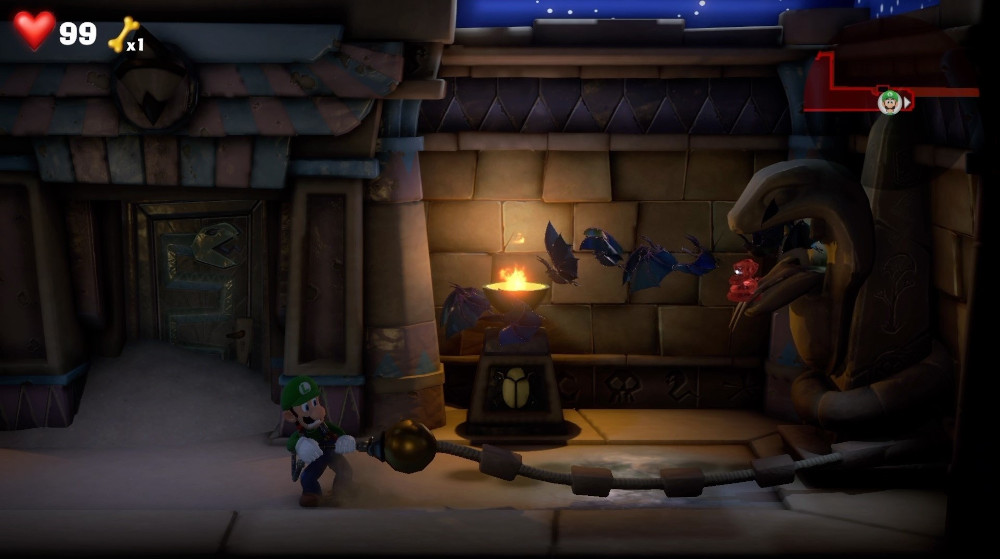
Task: Click the golden bone item icon
Action: pos(122,34)
